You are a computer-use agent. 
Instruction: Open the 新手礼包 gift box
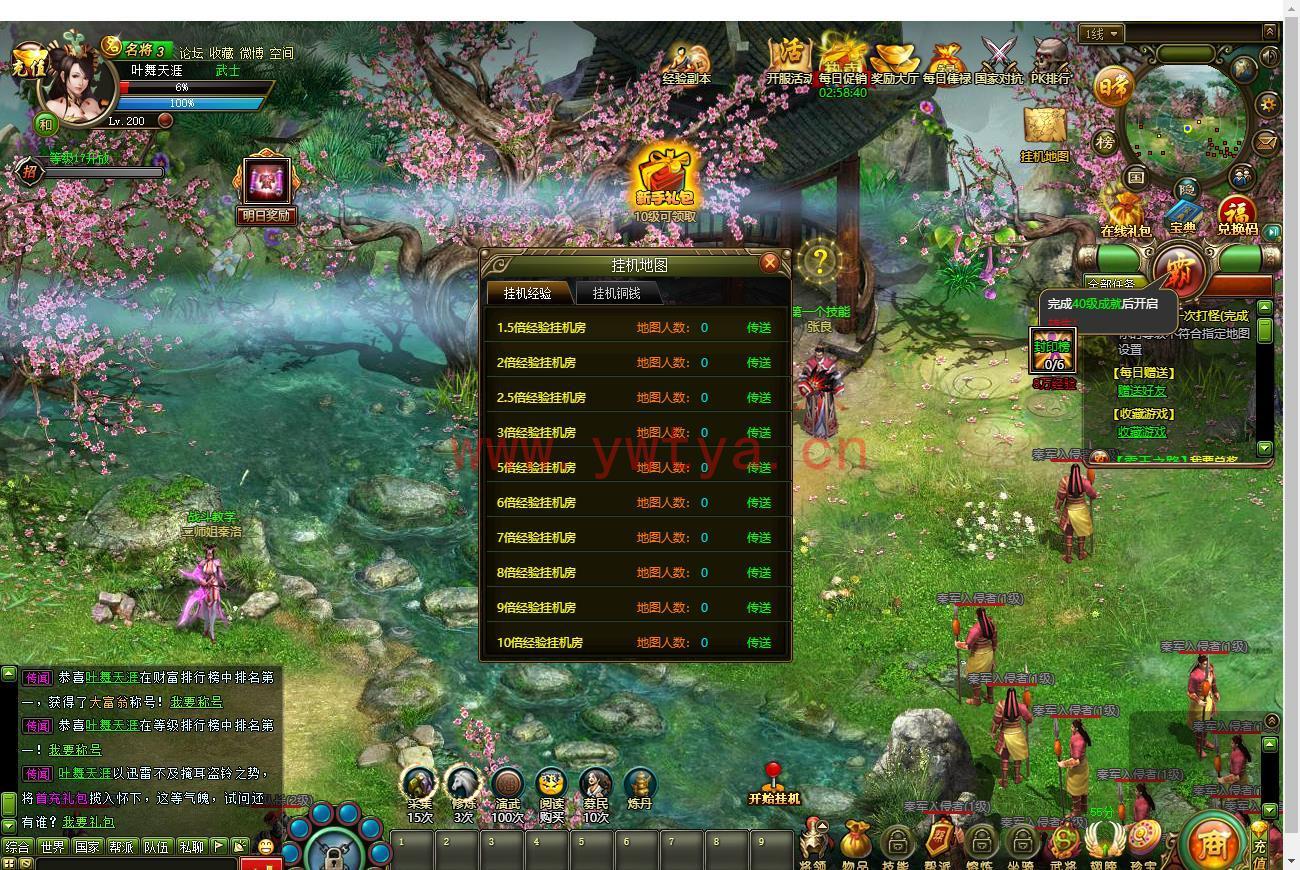point(665,181)
